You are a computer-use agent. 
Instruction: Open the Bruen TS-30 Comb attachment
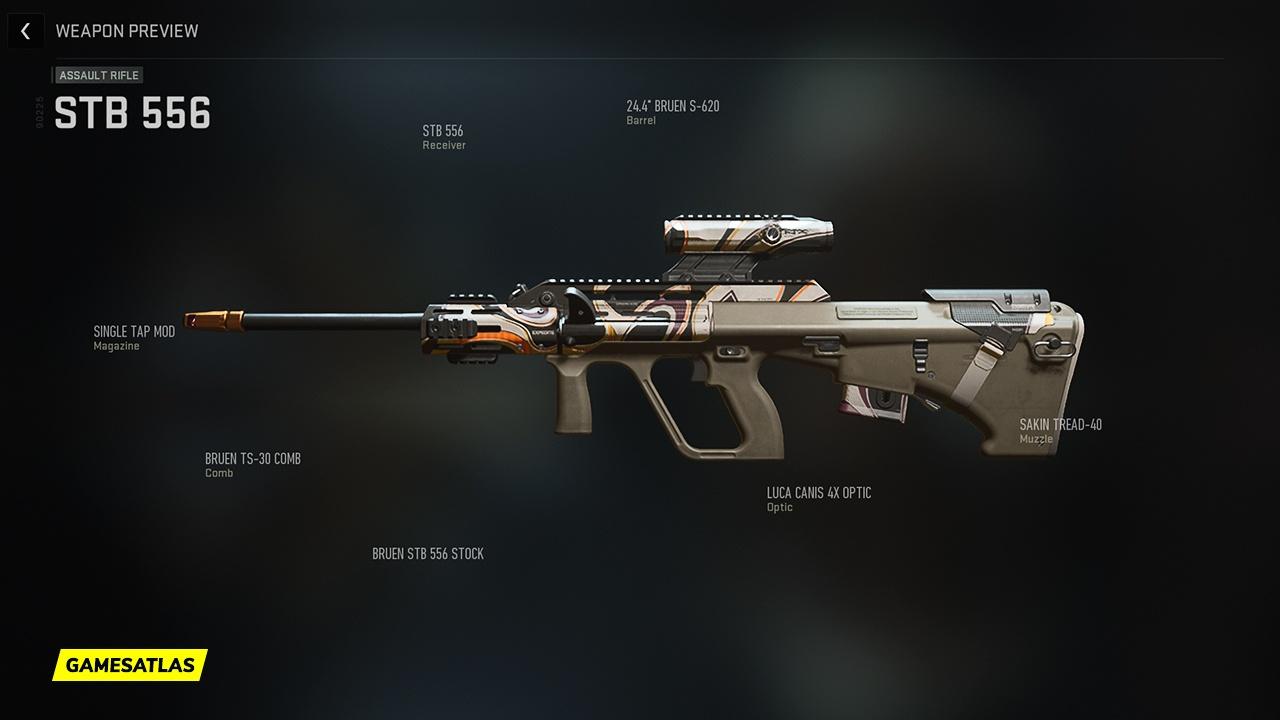[x=252, y=465]
